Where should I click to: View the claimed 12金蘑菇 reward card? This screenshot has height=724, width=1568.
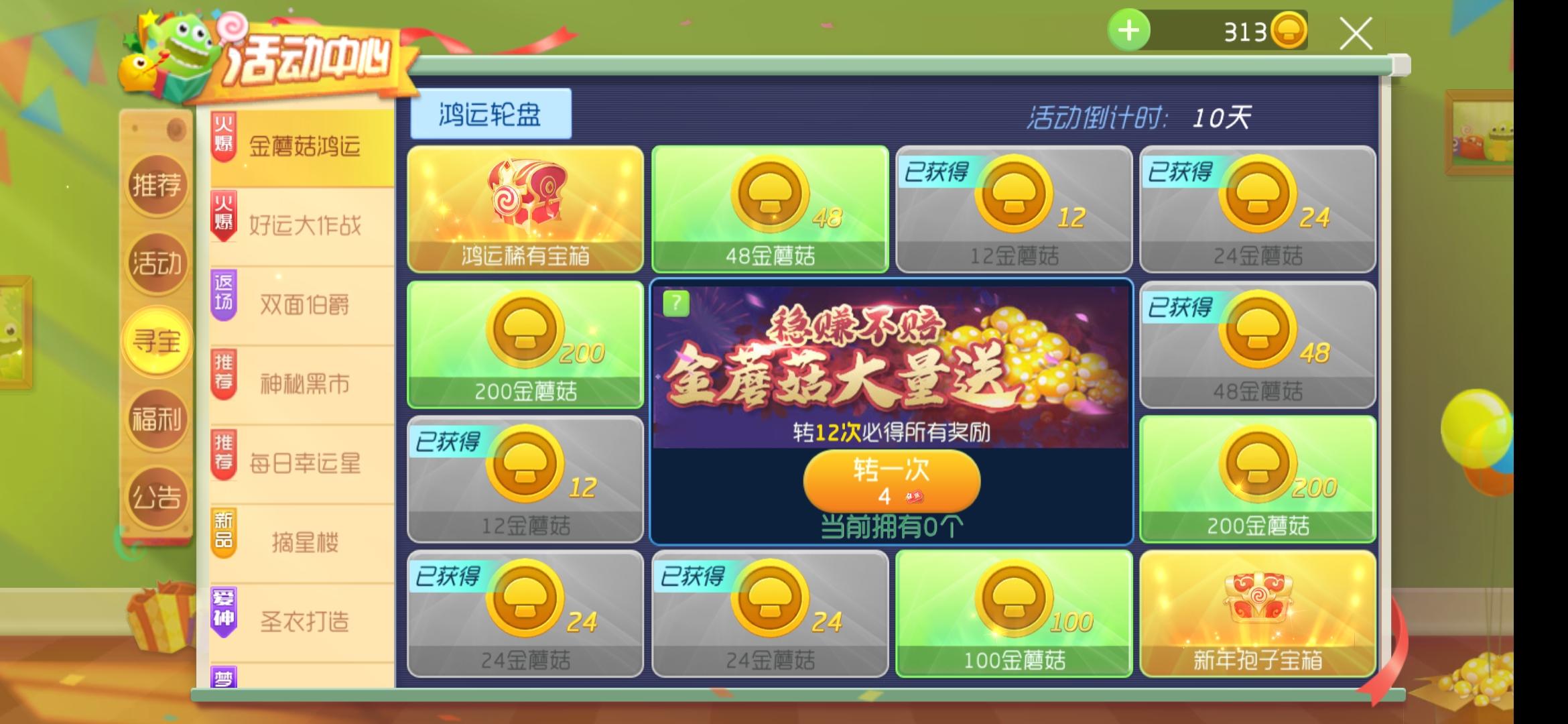point(1013,208)
